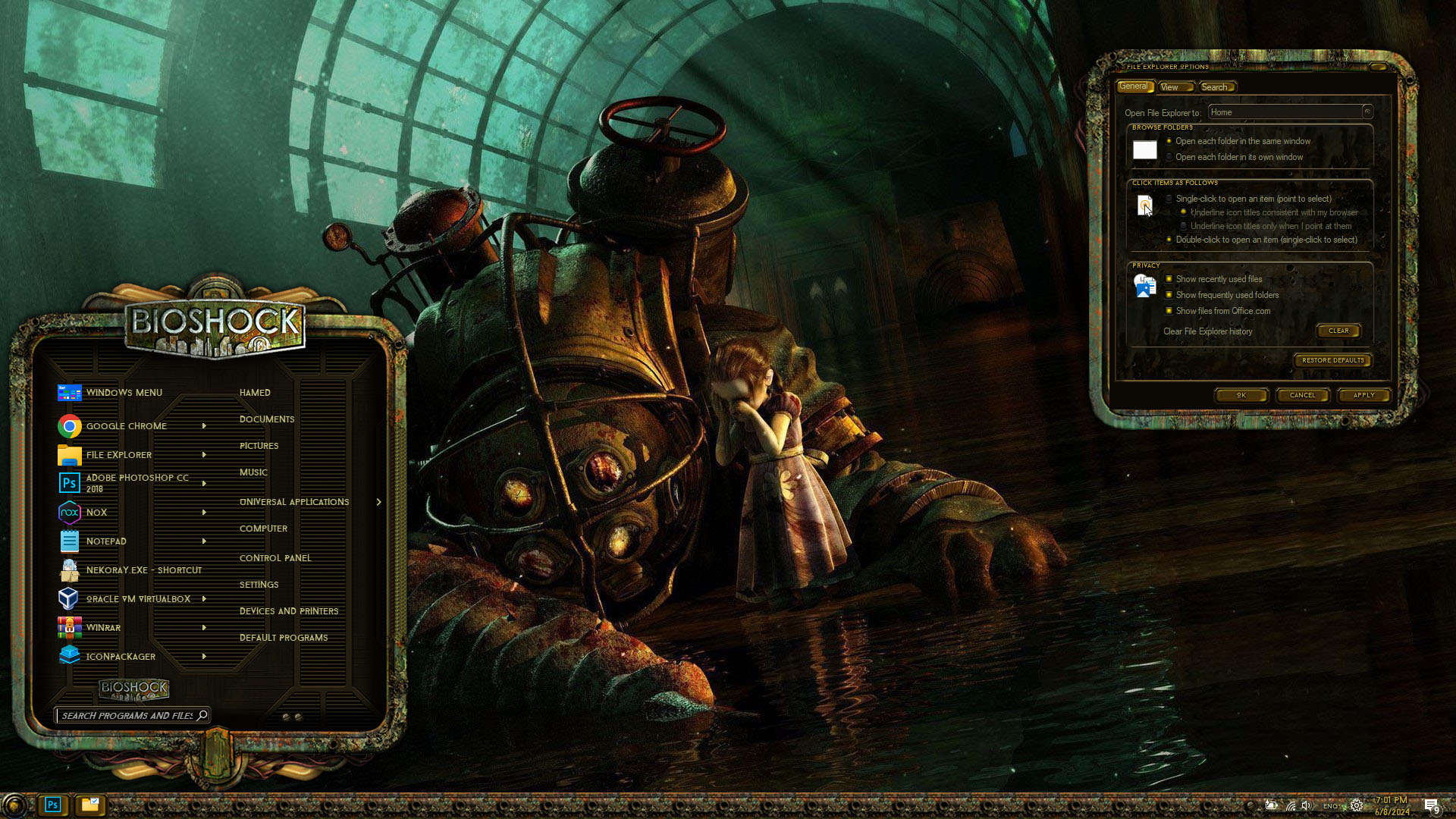
Task: Expand Universal Applications submenu
Action: pos(294,502)
